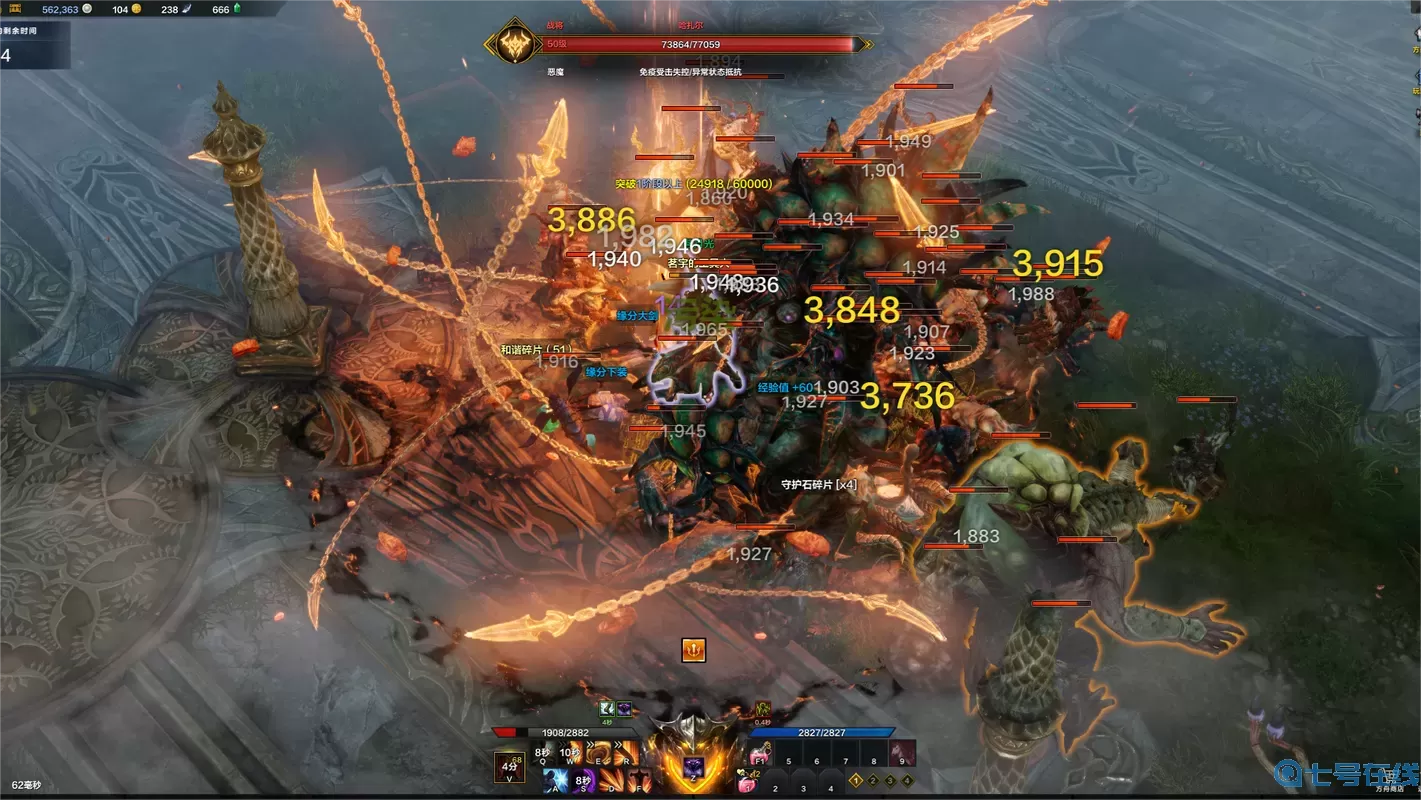This screenshot has width=1421, height=800.
Task: Switch to quickslot preset 4
Action: point(906,780)
